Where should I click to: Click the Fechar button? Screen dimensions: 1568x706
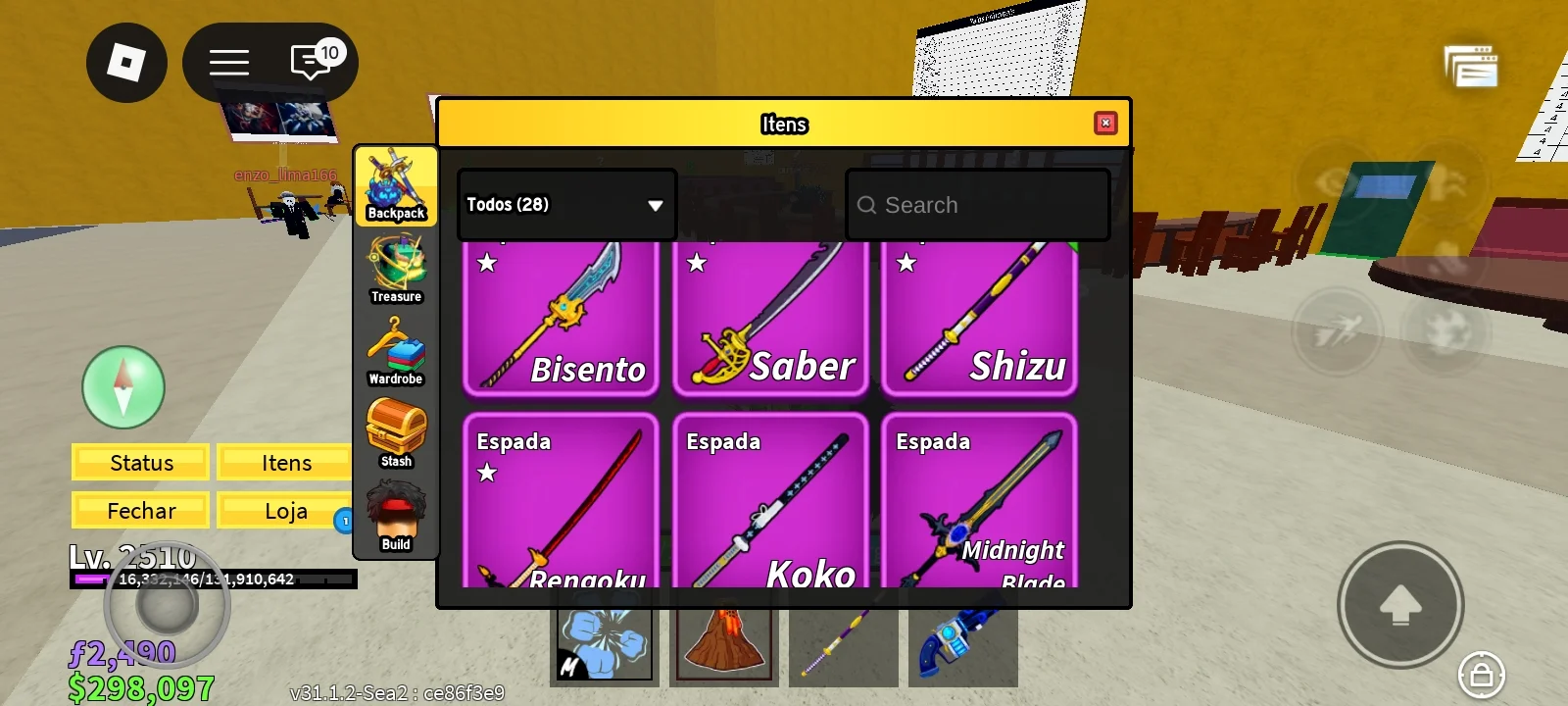[141, 511]
